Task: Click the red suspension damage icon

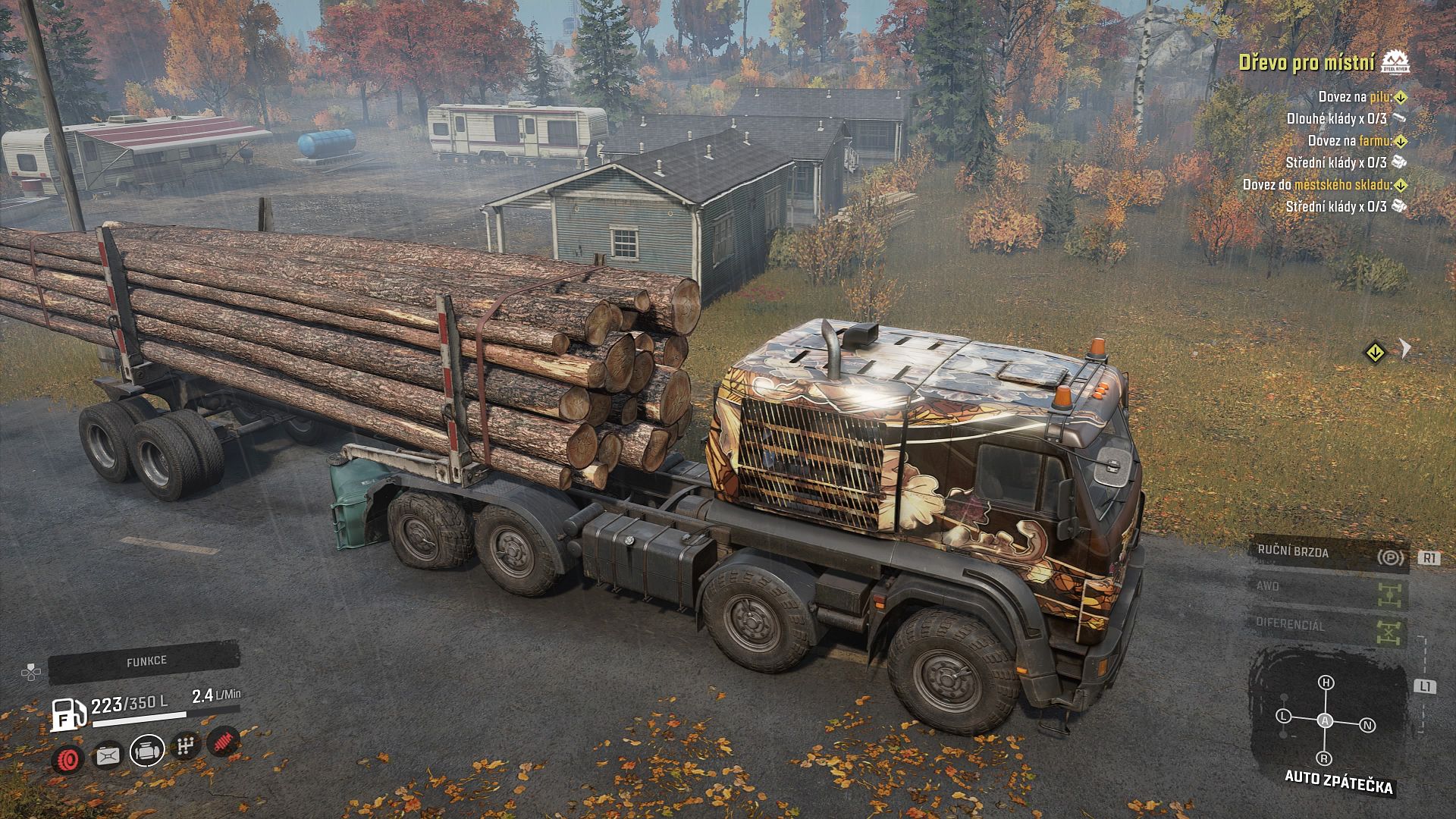Action: [x=223, y=742]
